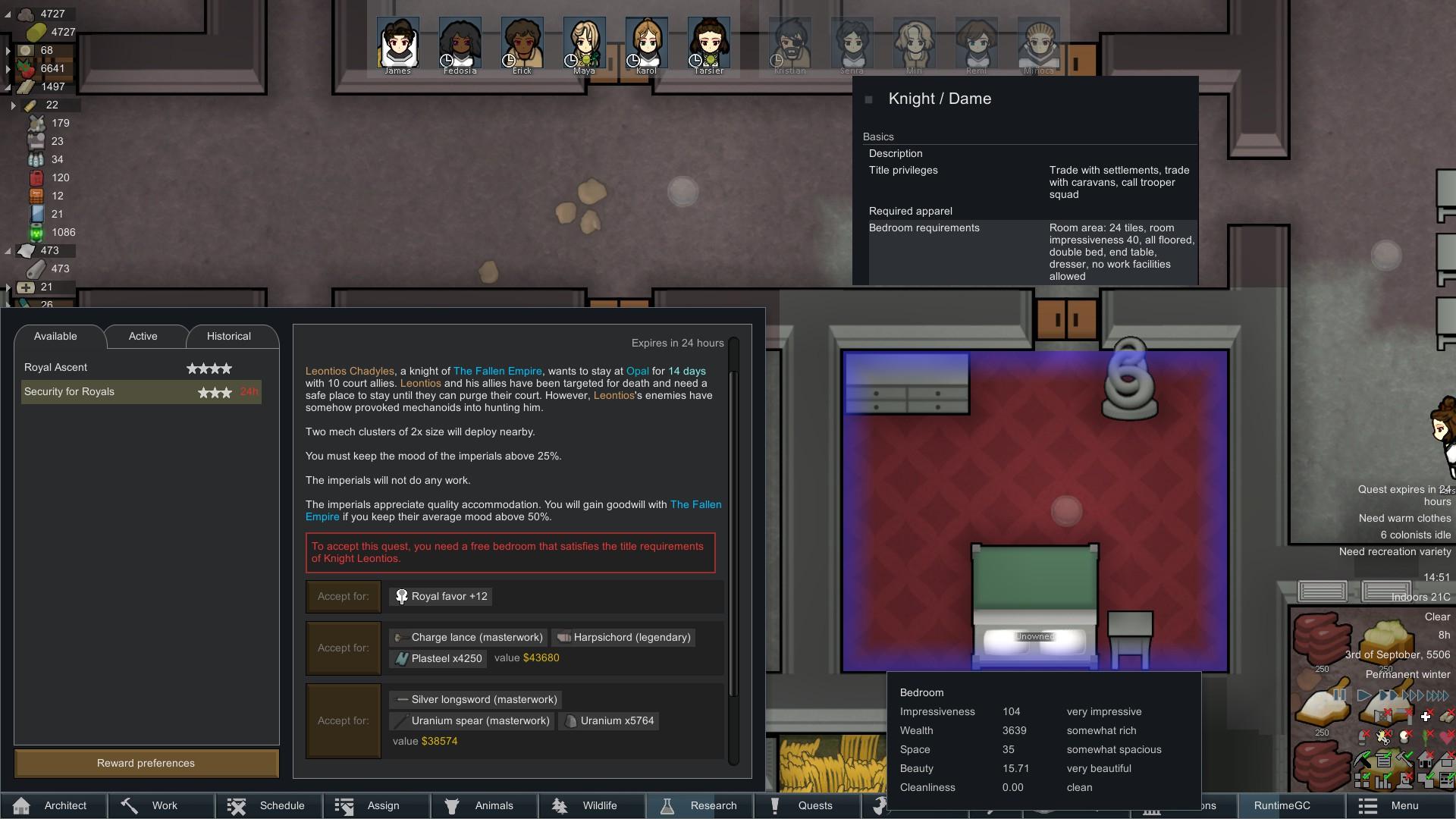Screen dimensions: 1456x819
Task: Collapse the top resource category arrow
Action: pyautogui.click(x=9, y=13)
